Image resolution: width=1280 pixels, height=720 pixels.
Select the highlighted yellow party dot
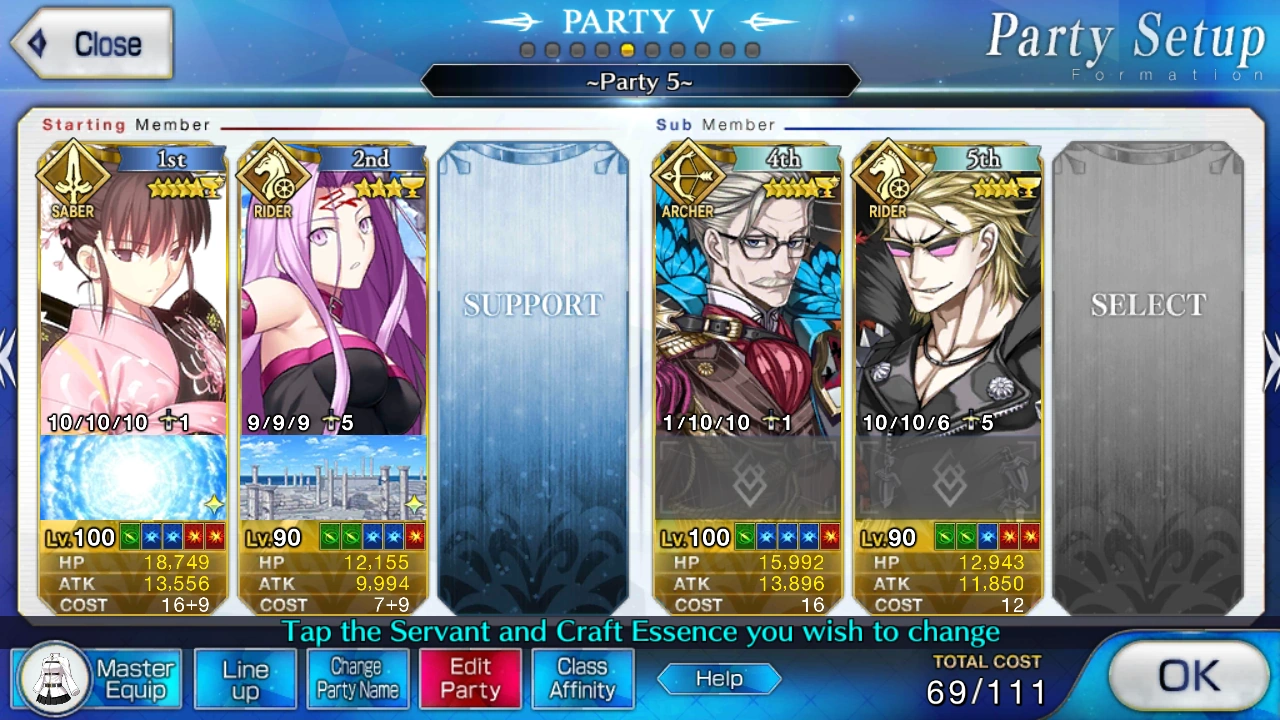[x=629, y=48]
